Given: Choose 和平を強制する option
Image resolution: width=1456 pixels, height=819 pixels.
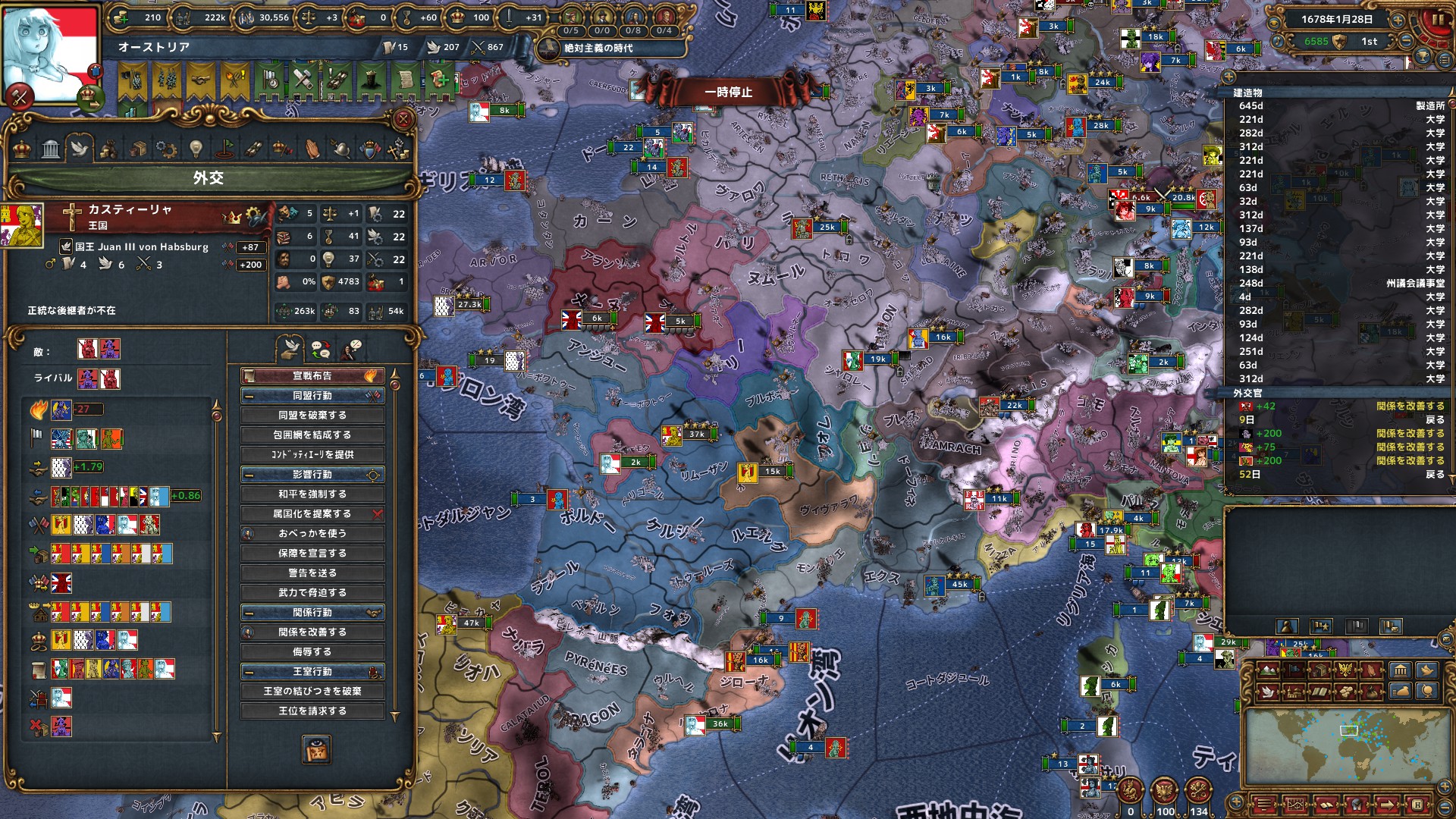Looking at the screenshot, I should click(312, 494).
